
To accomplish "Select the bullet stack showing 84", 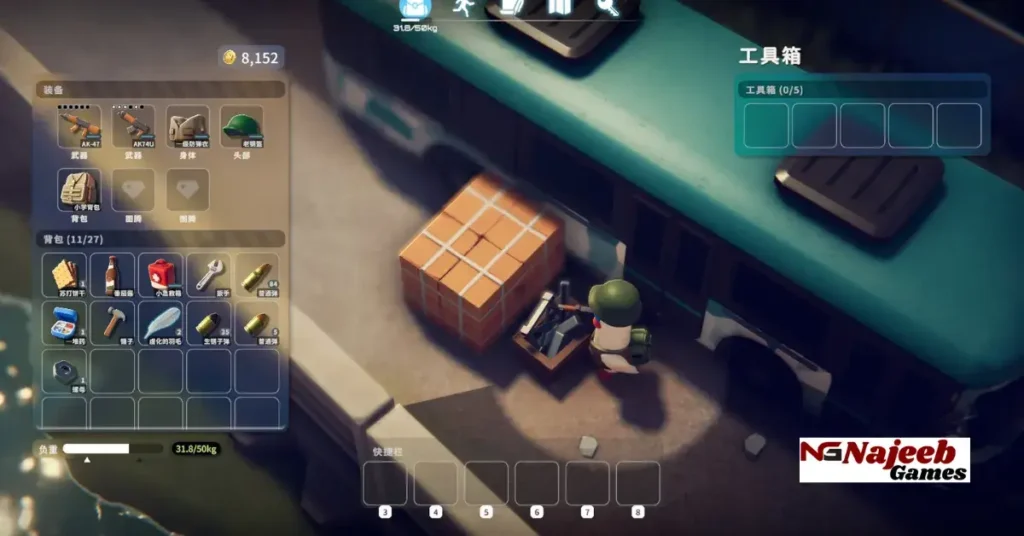I will tap(256, 274).
